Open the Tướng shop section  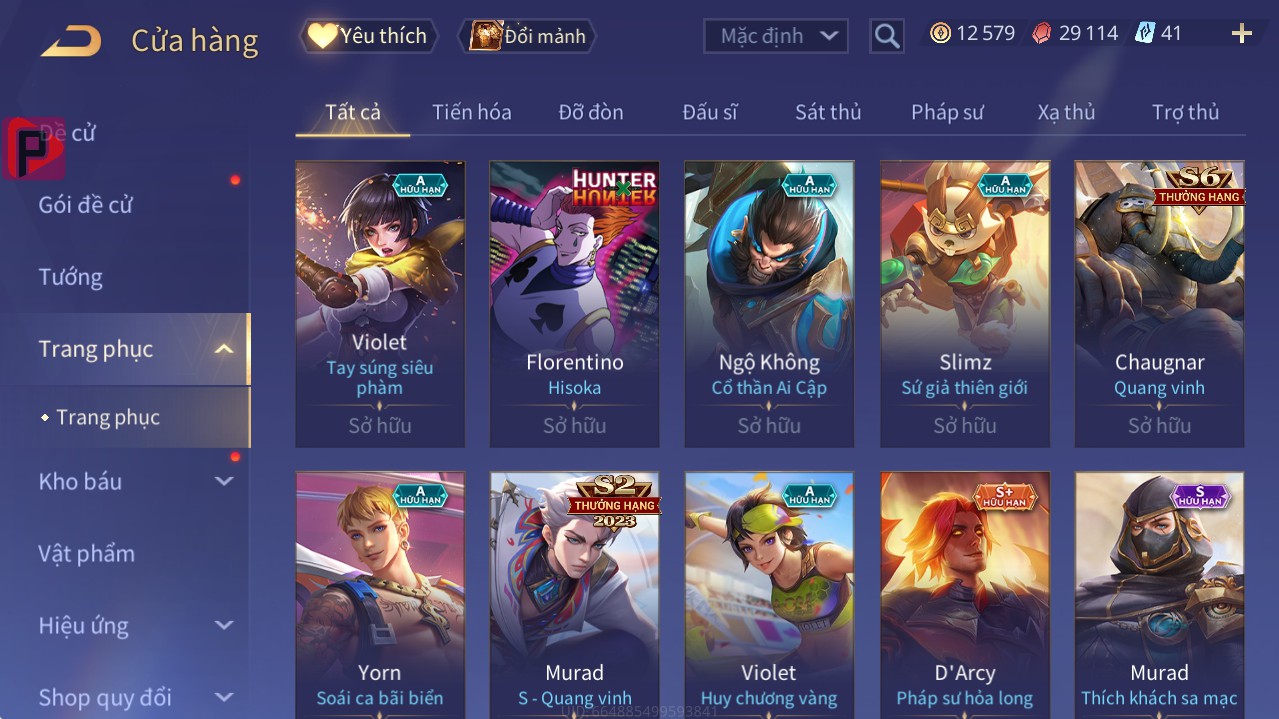70,277
